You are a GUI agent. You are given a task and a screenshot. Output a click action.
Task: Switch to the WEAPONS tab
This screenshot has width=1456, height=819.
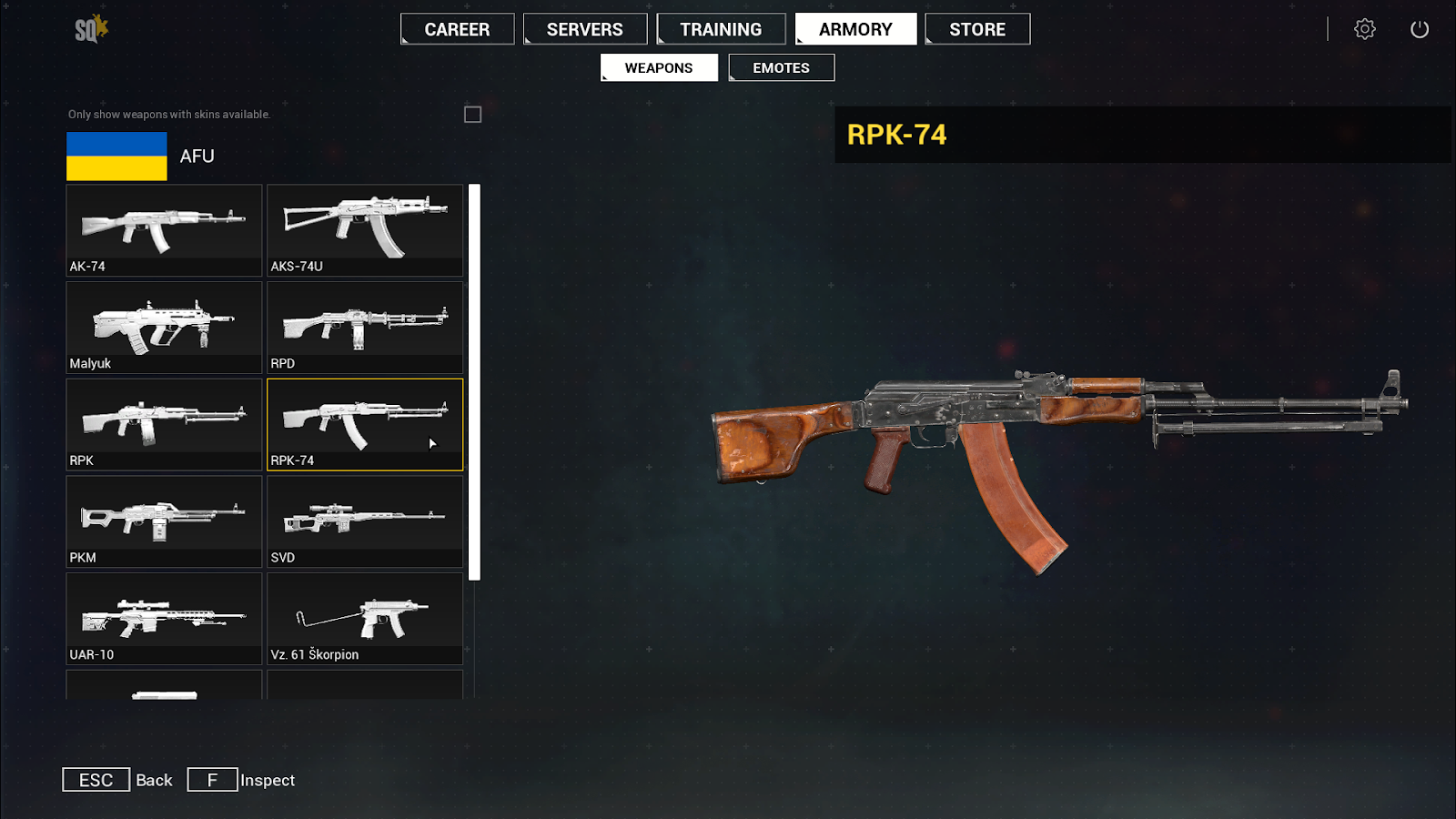tap(658, 66)
